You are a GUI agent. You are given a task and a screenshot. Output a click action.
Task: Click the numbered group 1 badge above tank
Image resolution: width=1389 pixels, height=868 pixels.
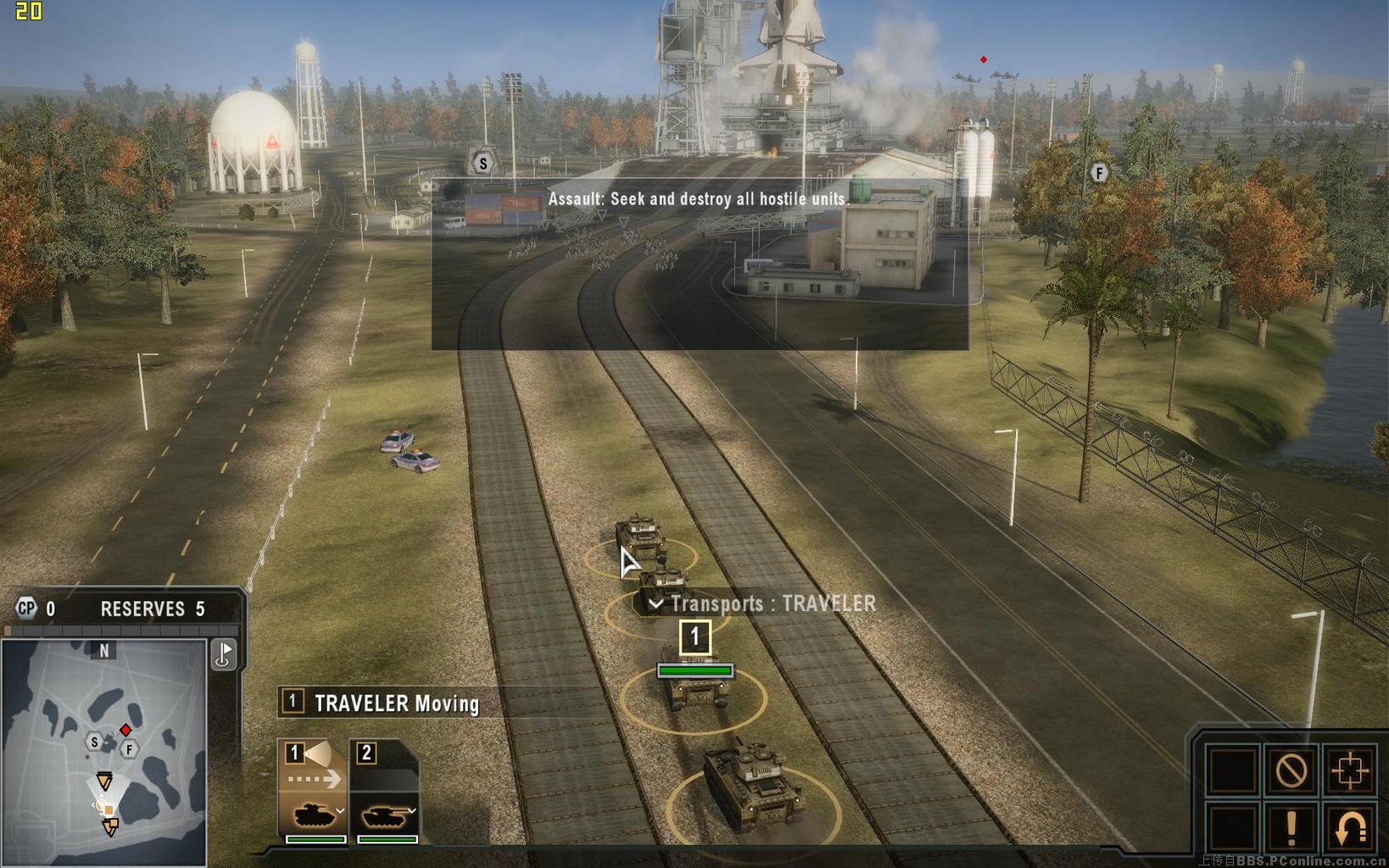694,637
